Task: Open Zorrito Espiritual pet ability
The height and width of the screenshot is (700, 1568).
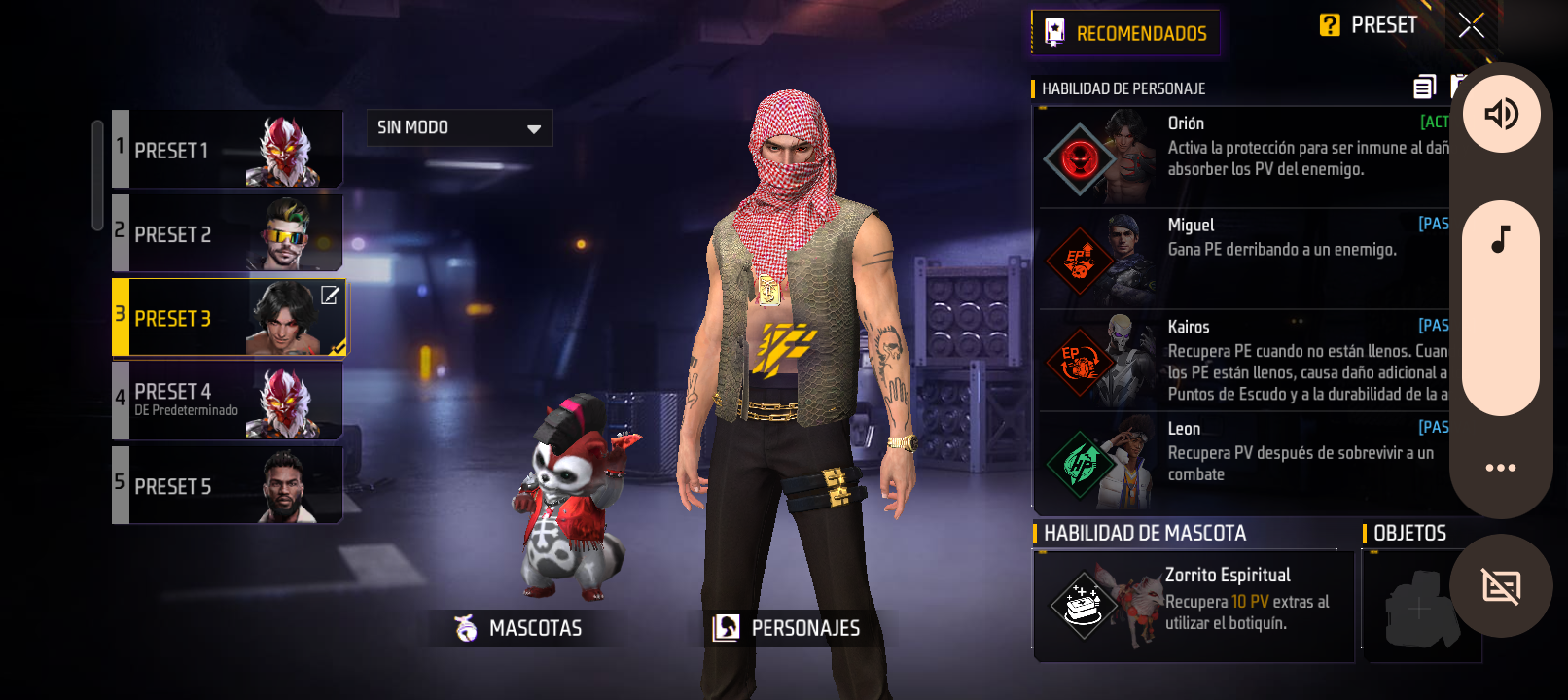Action: tap(1194, 606)
